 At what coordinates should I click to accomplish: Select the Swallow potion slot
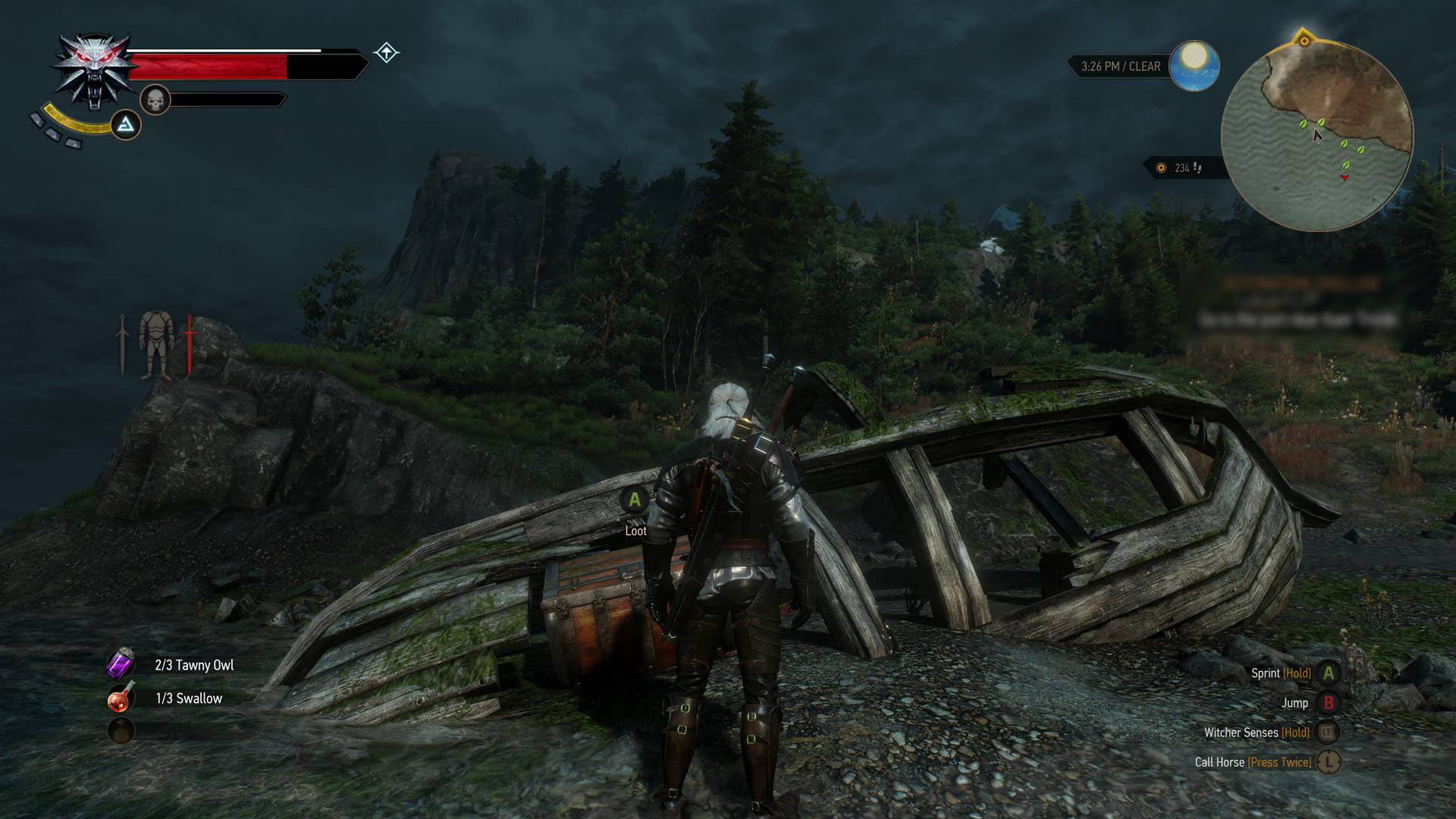(121, 698)
